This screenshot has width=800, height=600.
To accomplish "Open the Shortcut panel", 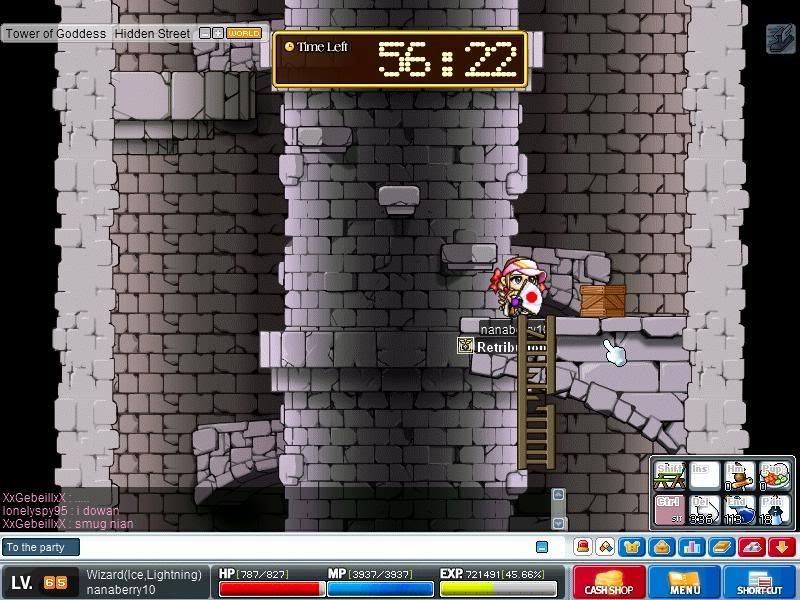I will [x=760, y=582].
